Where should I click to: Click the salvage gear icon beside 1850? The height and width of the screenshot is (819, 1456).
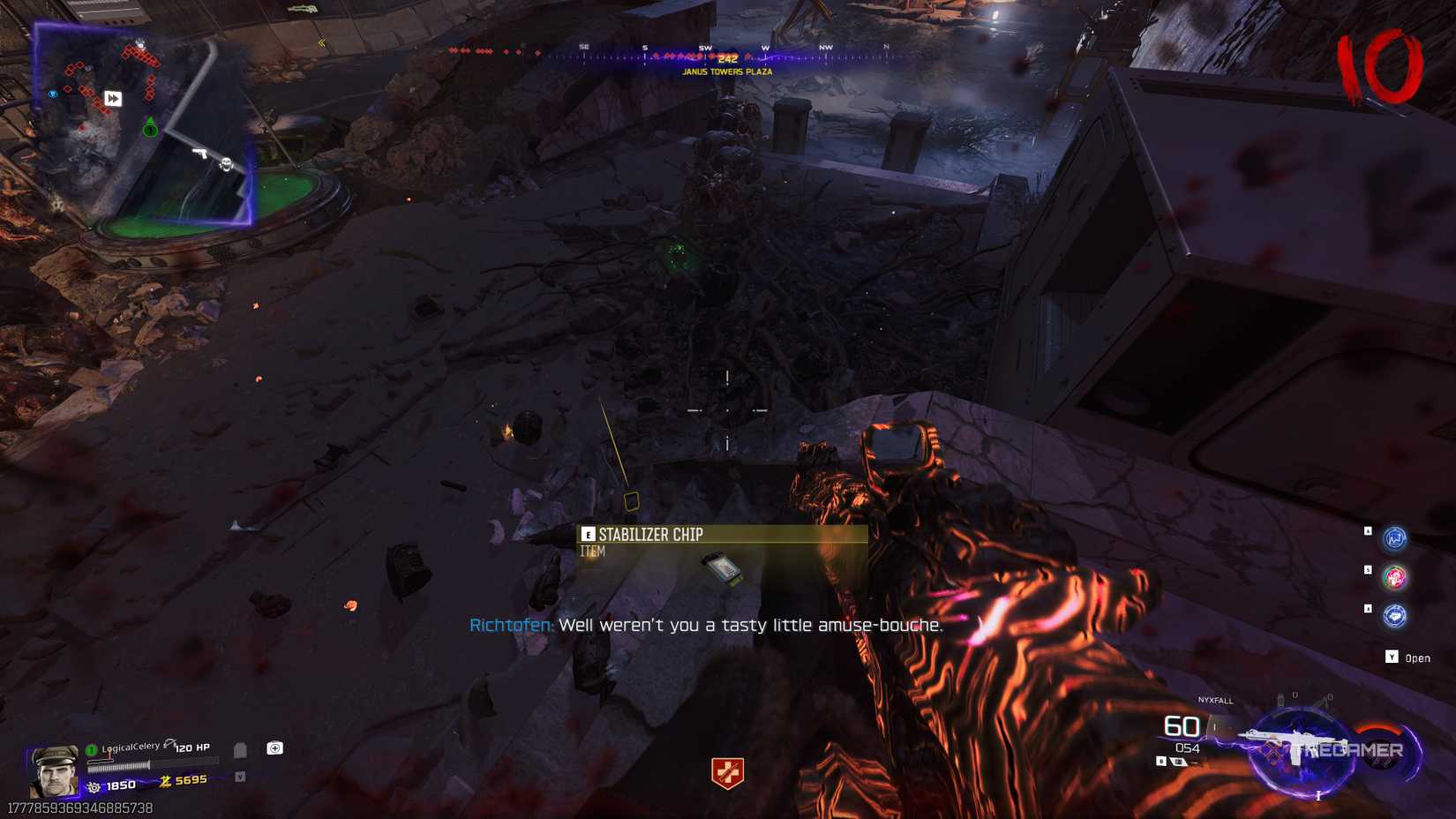pos(94,786)
